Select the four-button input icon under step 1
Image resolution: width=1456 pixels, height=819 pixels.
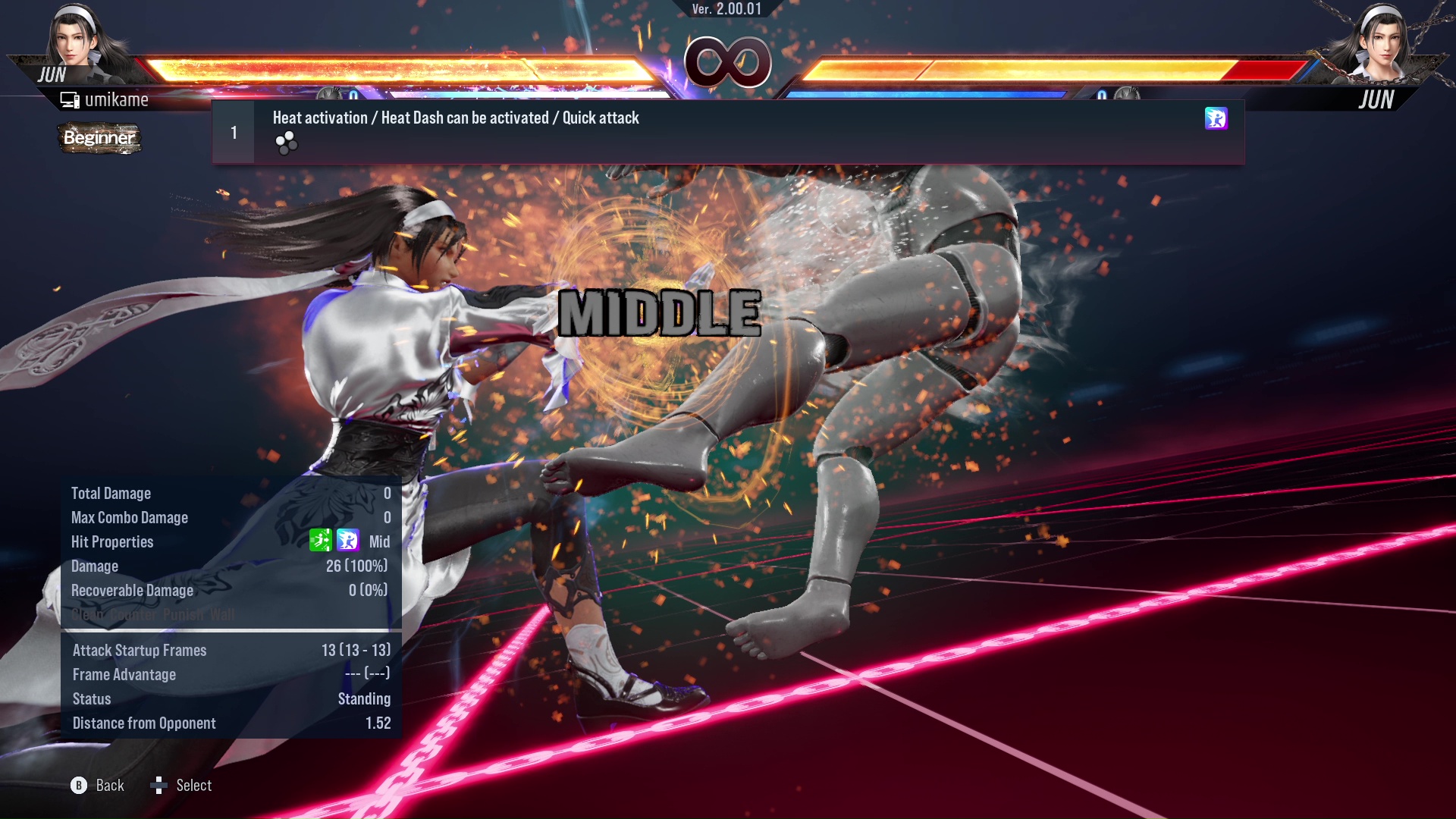(x=286, y=143)
